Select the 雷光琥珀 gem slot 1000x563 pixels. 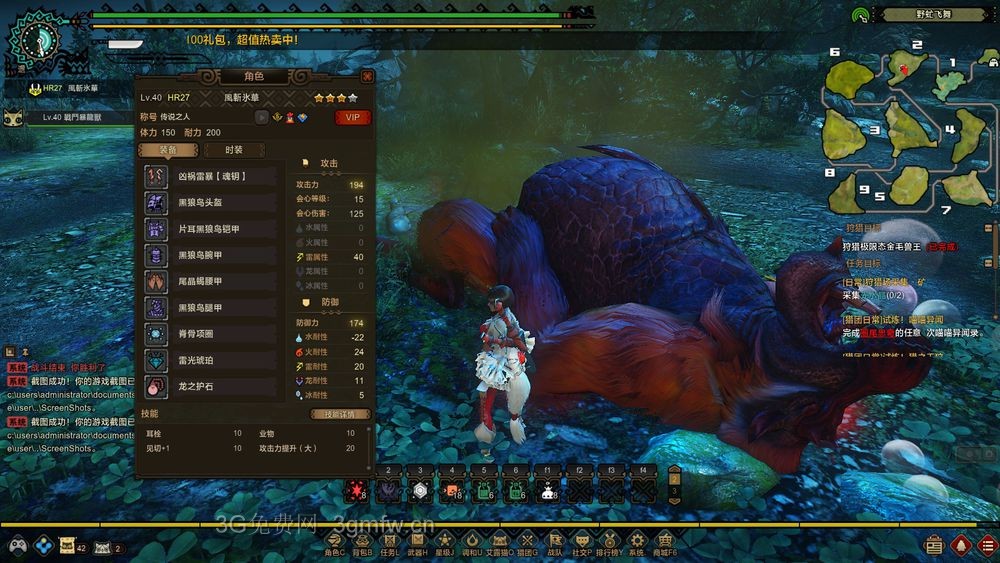coord(210,360)
